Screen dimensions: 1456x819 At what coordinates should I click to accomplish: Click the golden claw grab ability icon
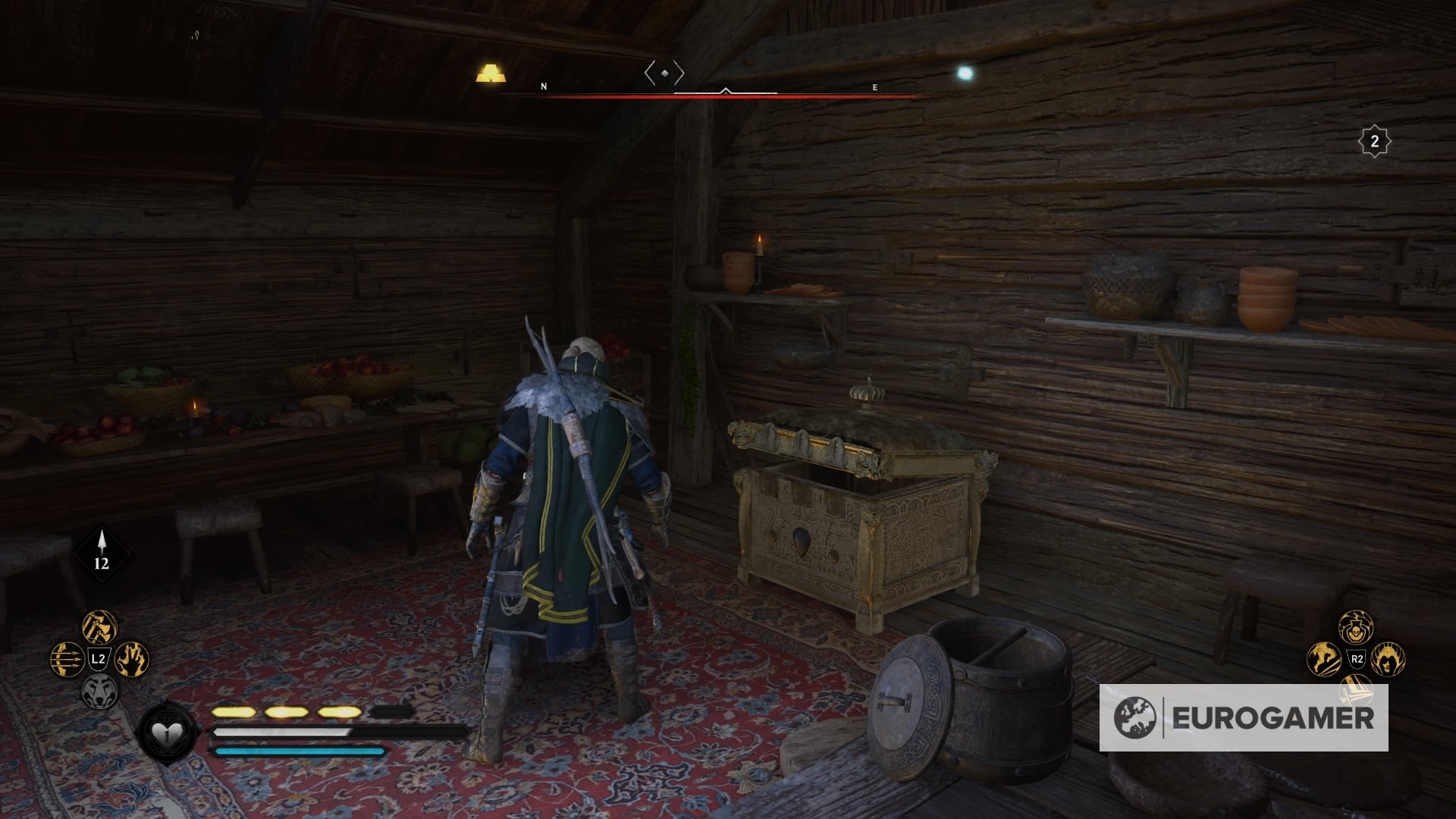(130, 658)
